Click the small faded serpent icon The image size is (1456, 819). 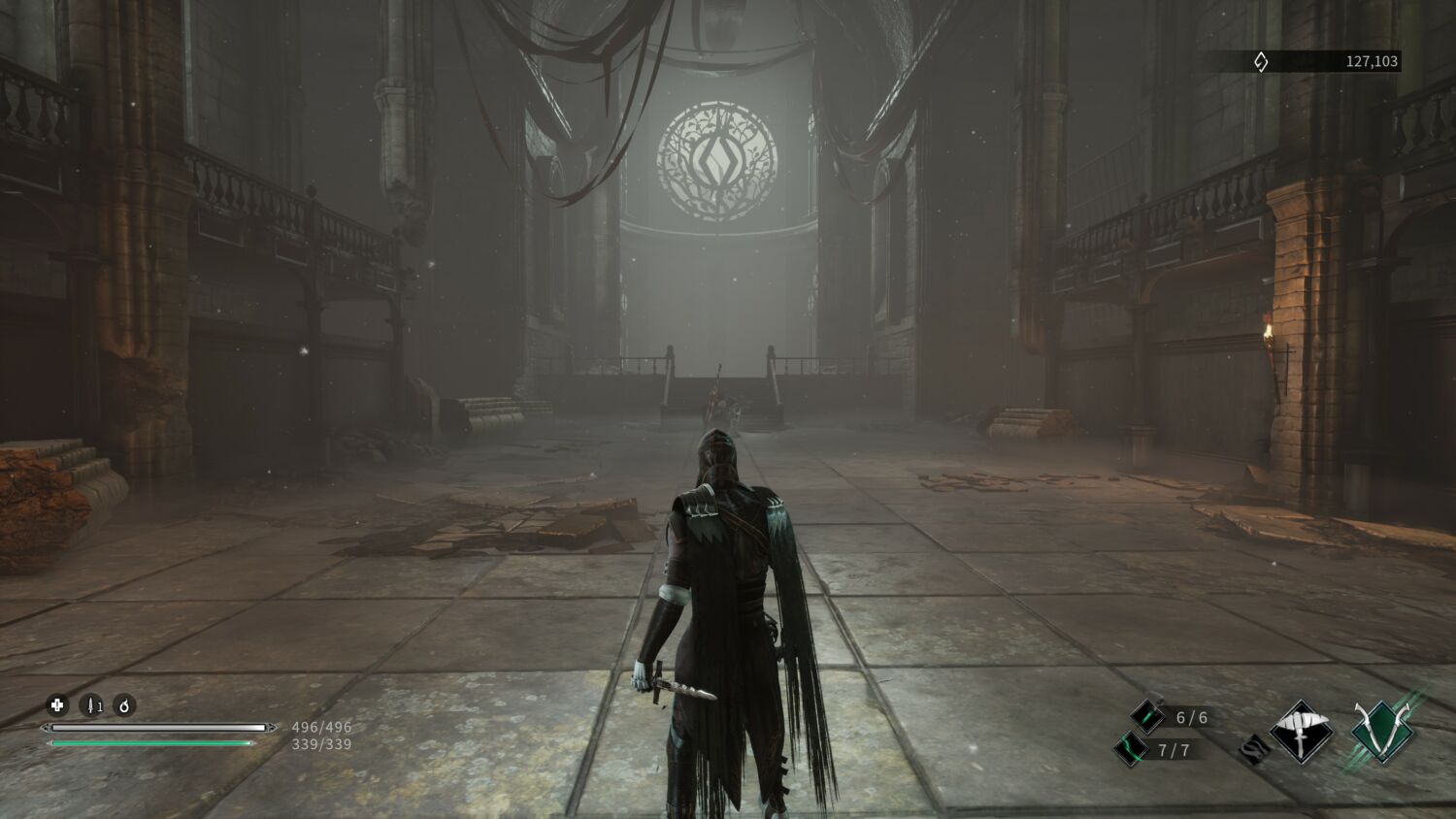coord(1253,749)
